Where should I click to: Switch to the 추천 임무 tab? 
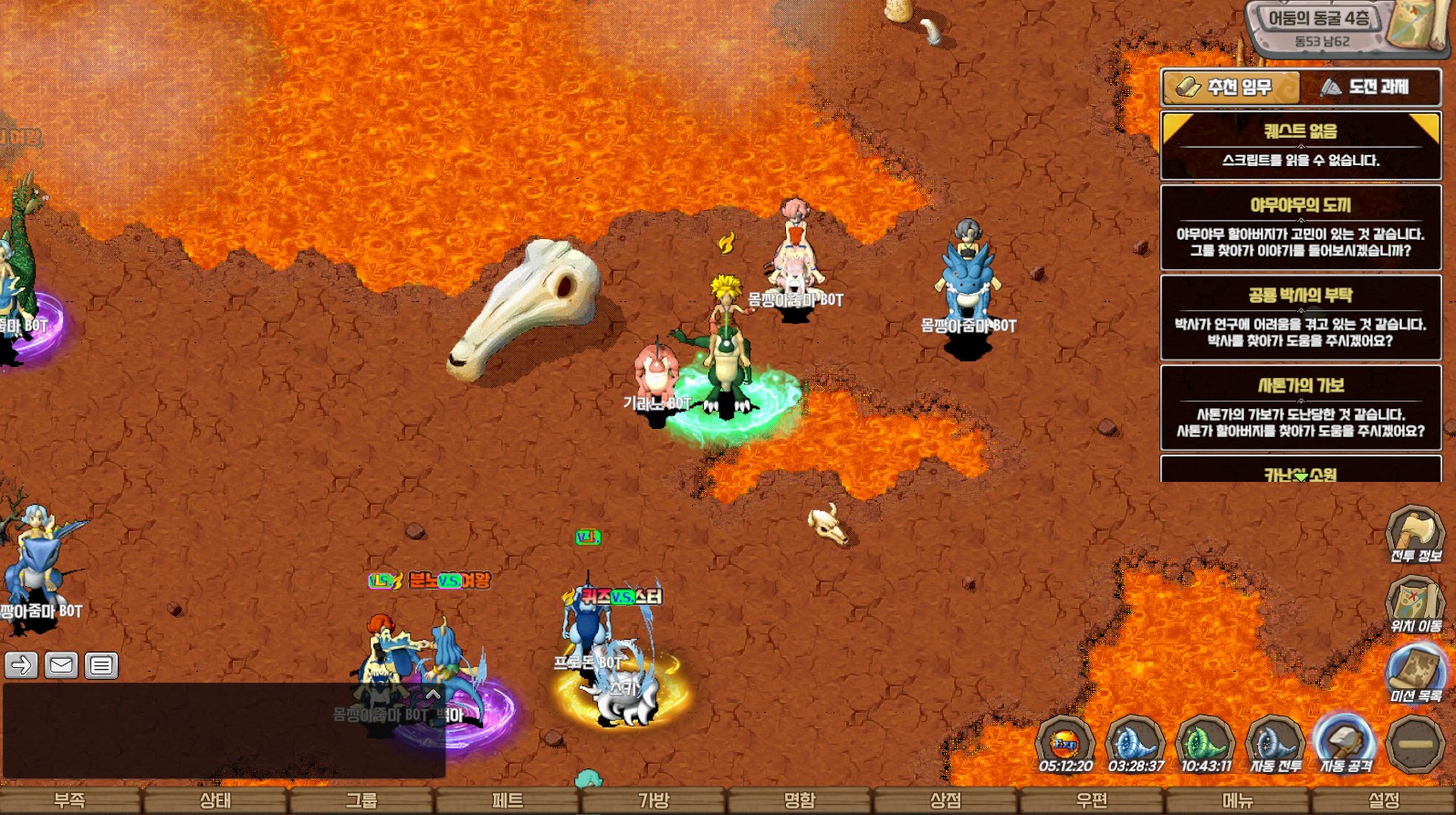[1231, 88]
